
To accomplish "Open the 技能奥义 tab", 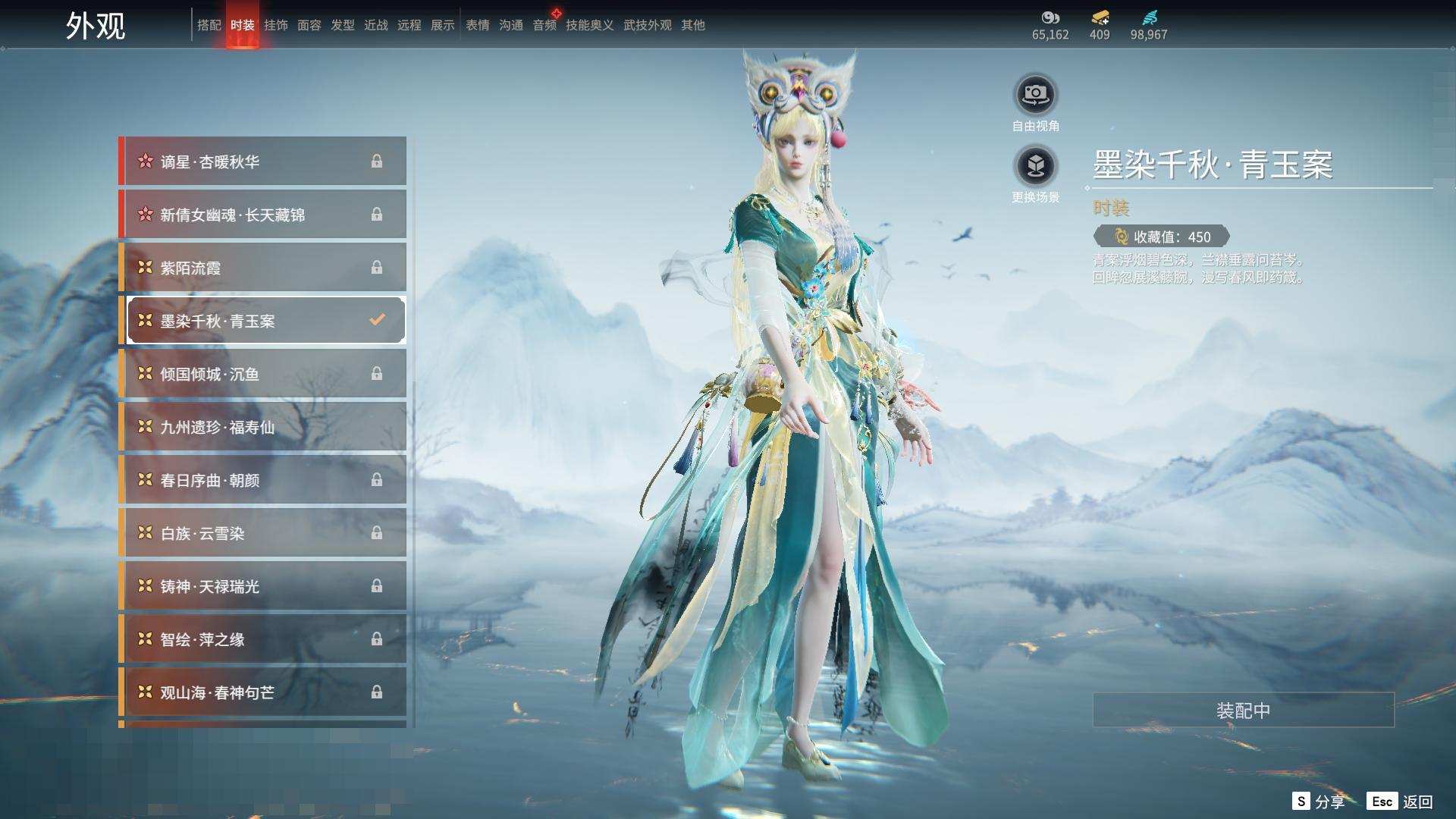I will pos(589,25).
